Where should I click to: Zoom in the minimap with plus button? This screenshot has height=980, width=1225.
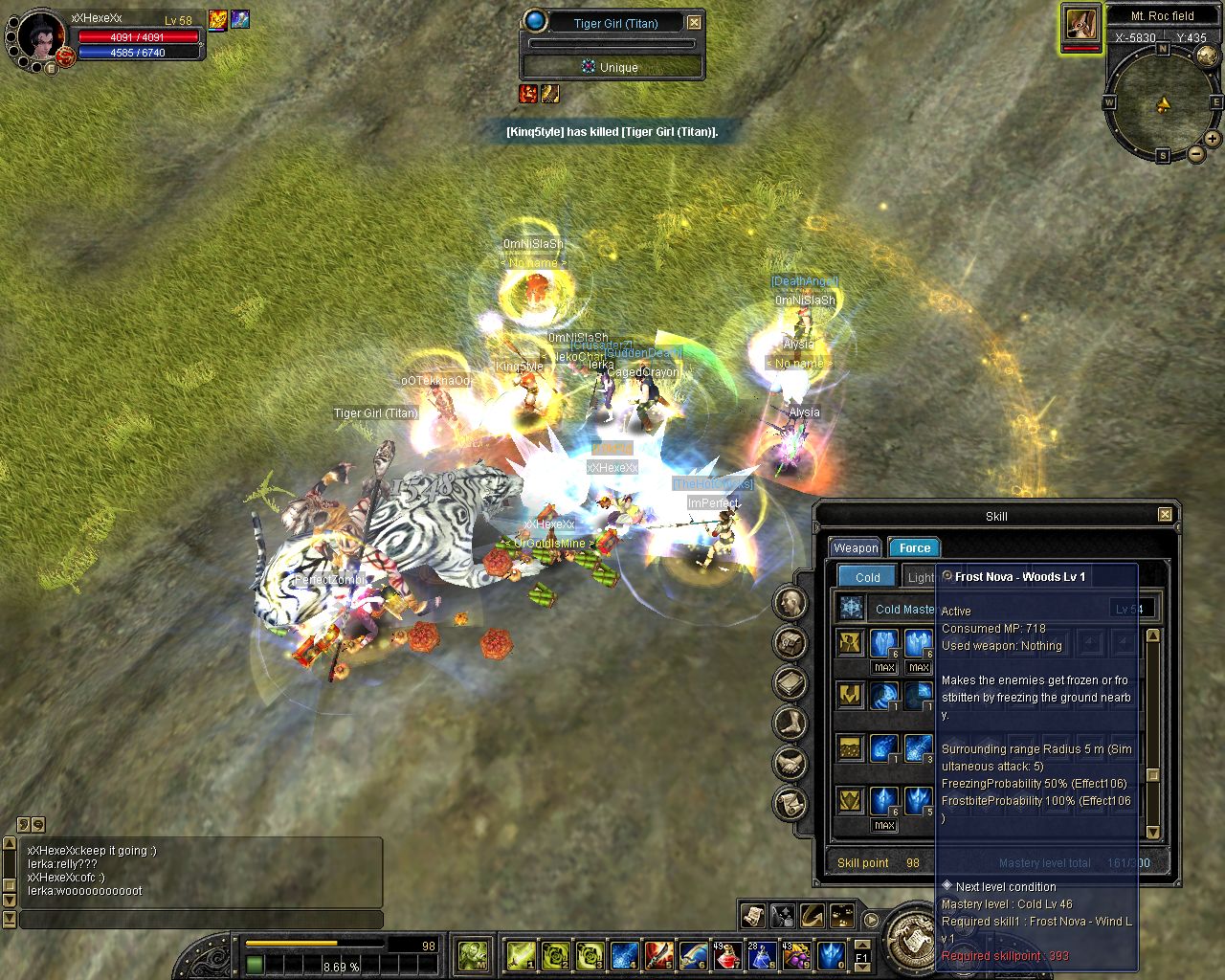click(1212, 139)
